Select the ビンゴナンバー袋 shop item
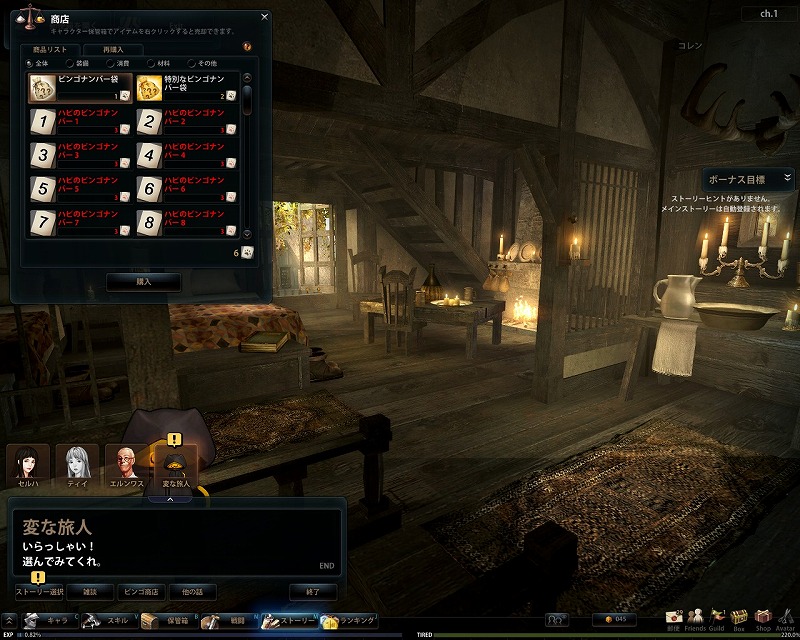800x640 pixels. point(80,88)
